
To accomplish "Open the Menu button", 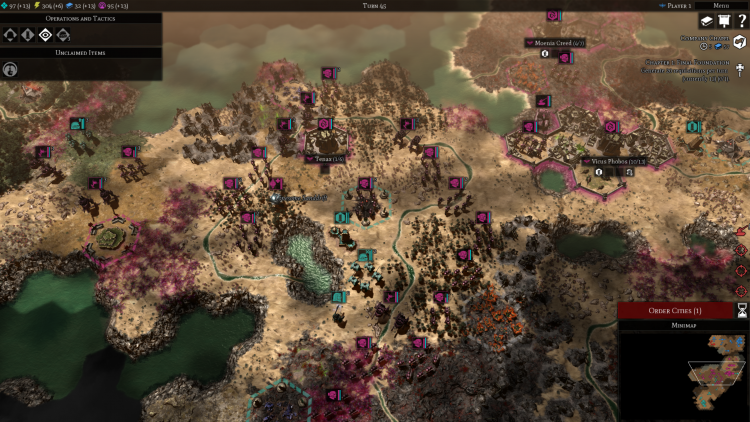I will pos(720,5).
